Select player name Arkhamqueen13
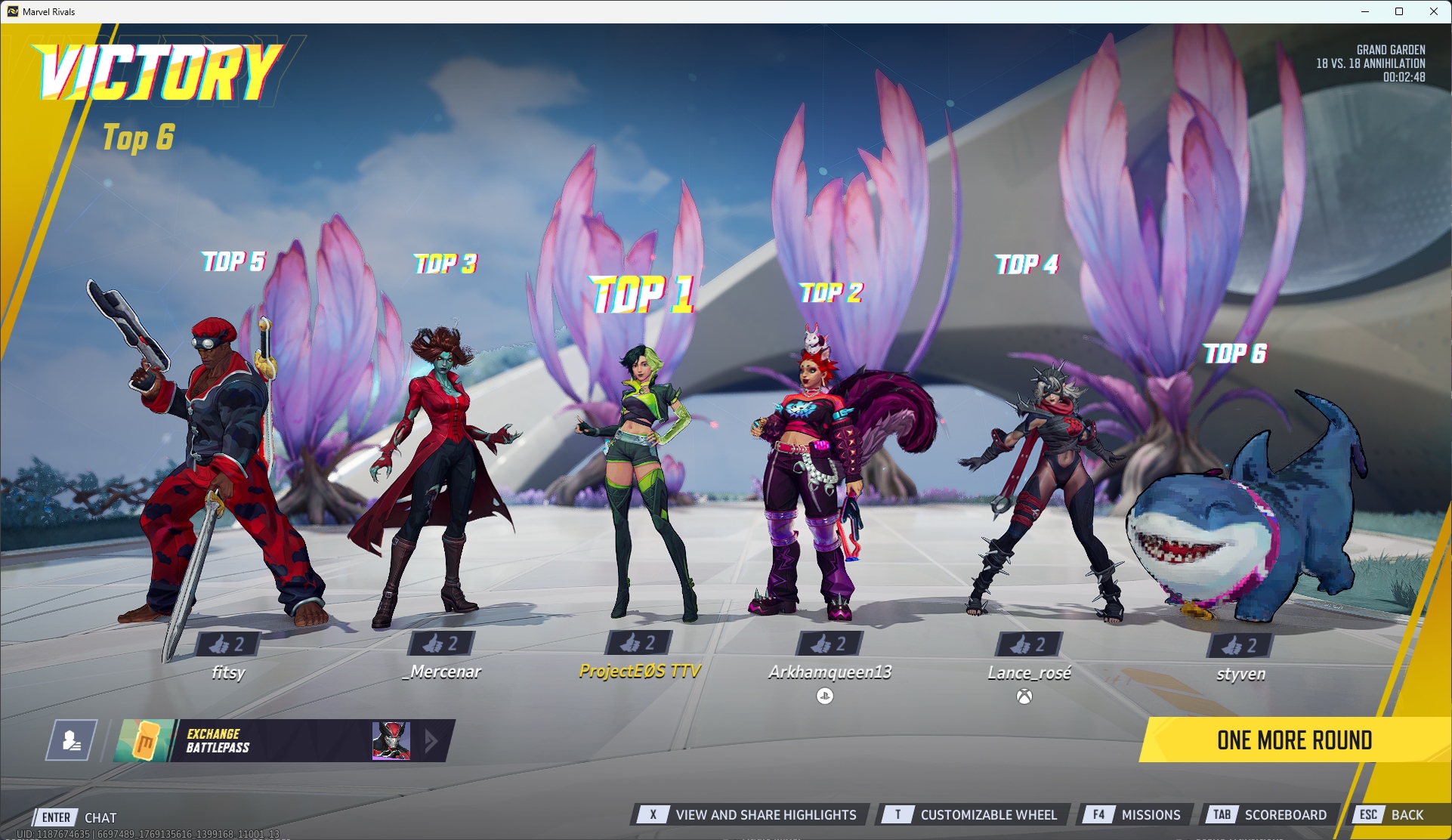Screen dimensions: 1452x840 [x=829, y=672]
